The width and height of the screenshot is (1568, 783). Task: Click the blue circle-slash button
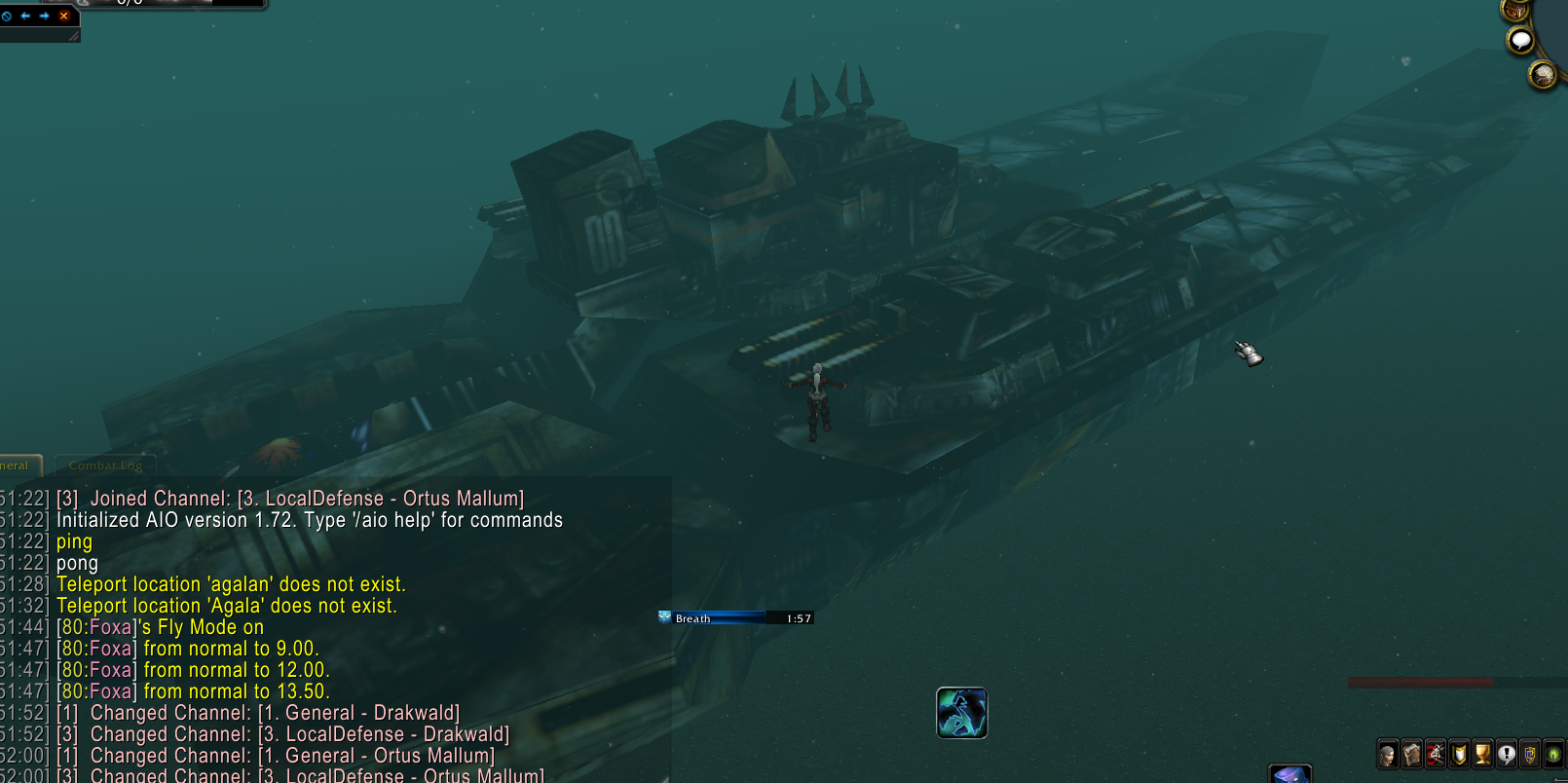coord(7,16)
